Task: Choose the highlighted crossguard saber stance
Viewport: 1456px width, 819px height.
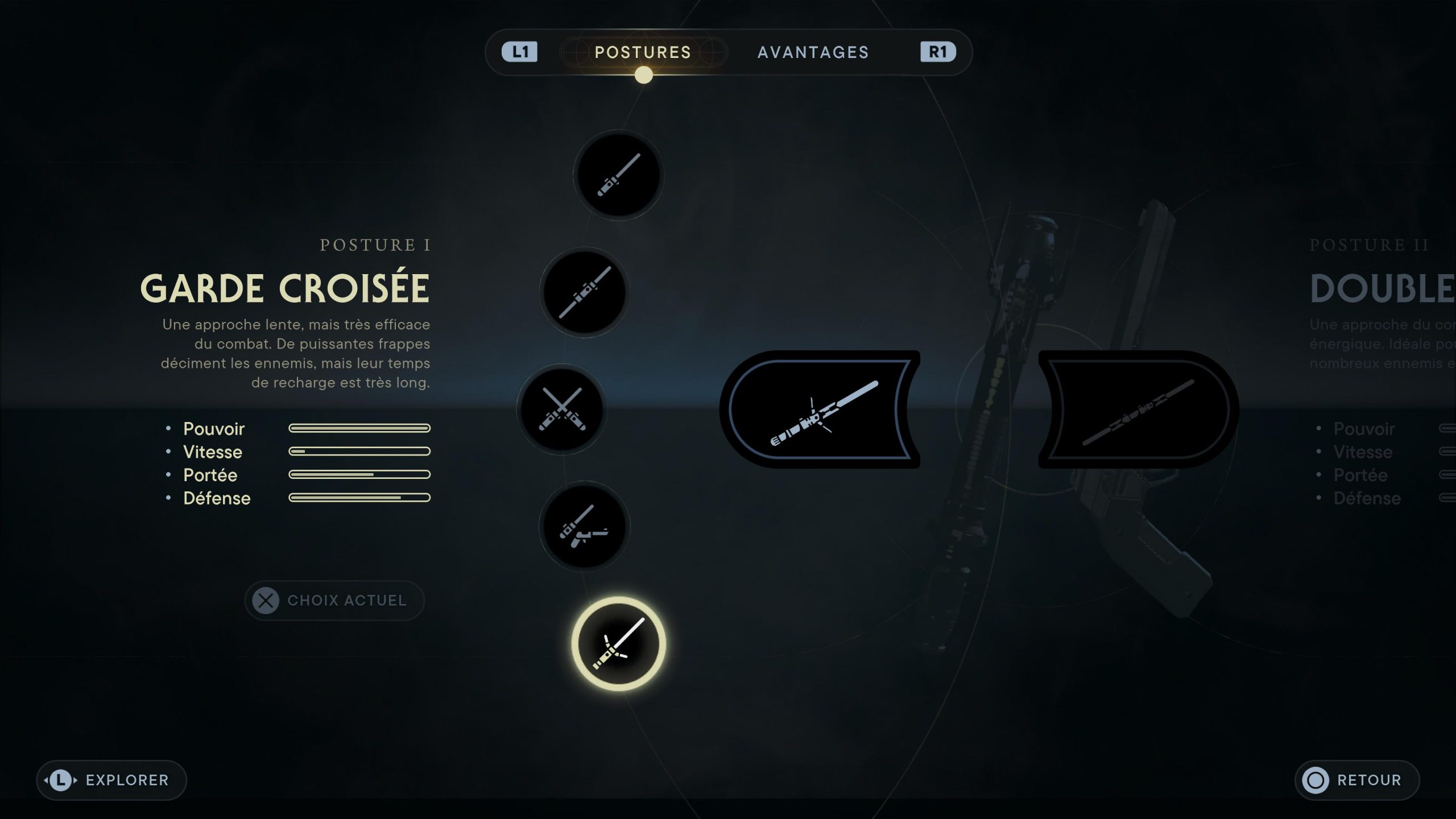Action: click(618, 644)
